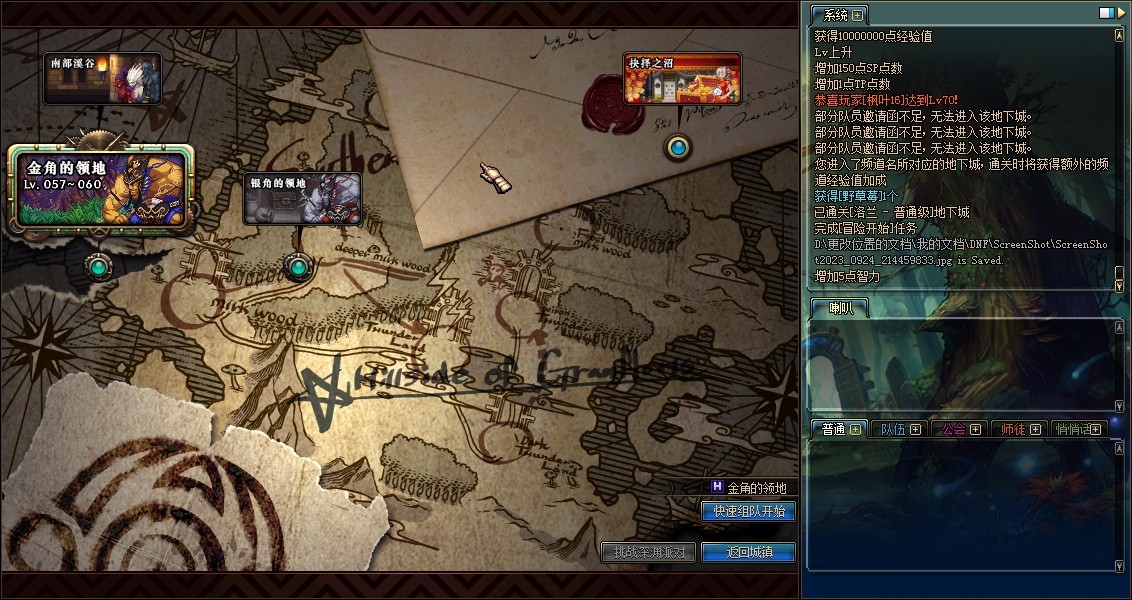Start quick party with 快速组队开始
This screenshot has height=600, width=1132.
pyautogui.click(x=748, y=511)
